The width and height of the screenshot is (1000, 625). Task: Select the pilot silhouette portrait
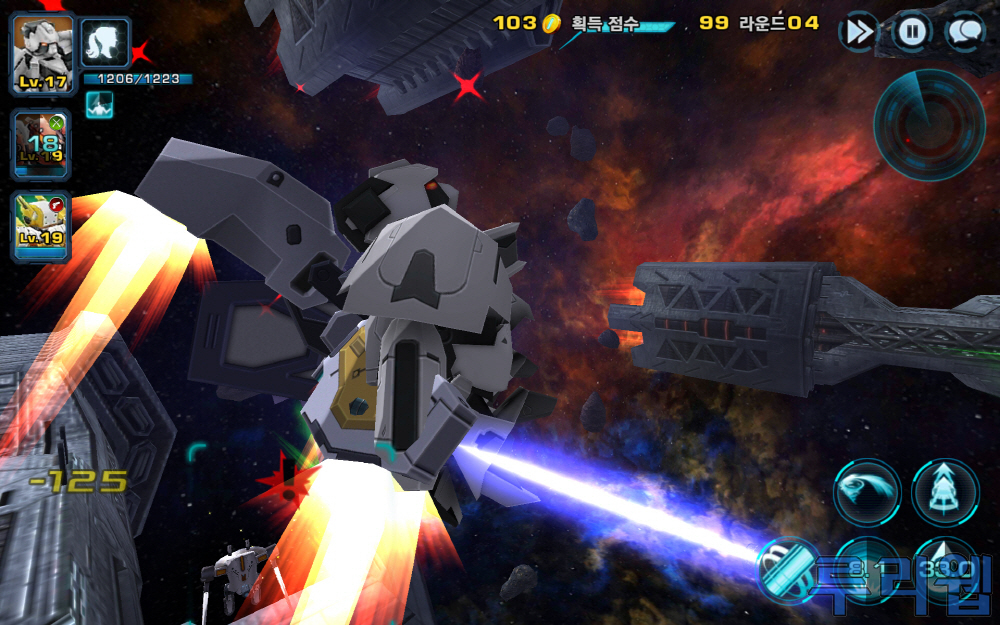click(x=105, y=44)
